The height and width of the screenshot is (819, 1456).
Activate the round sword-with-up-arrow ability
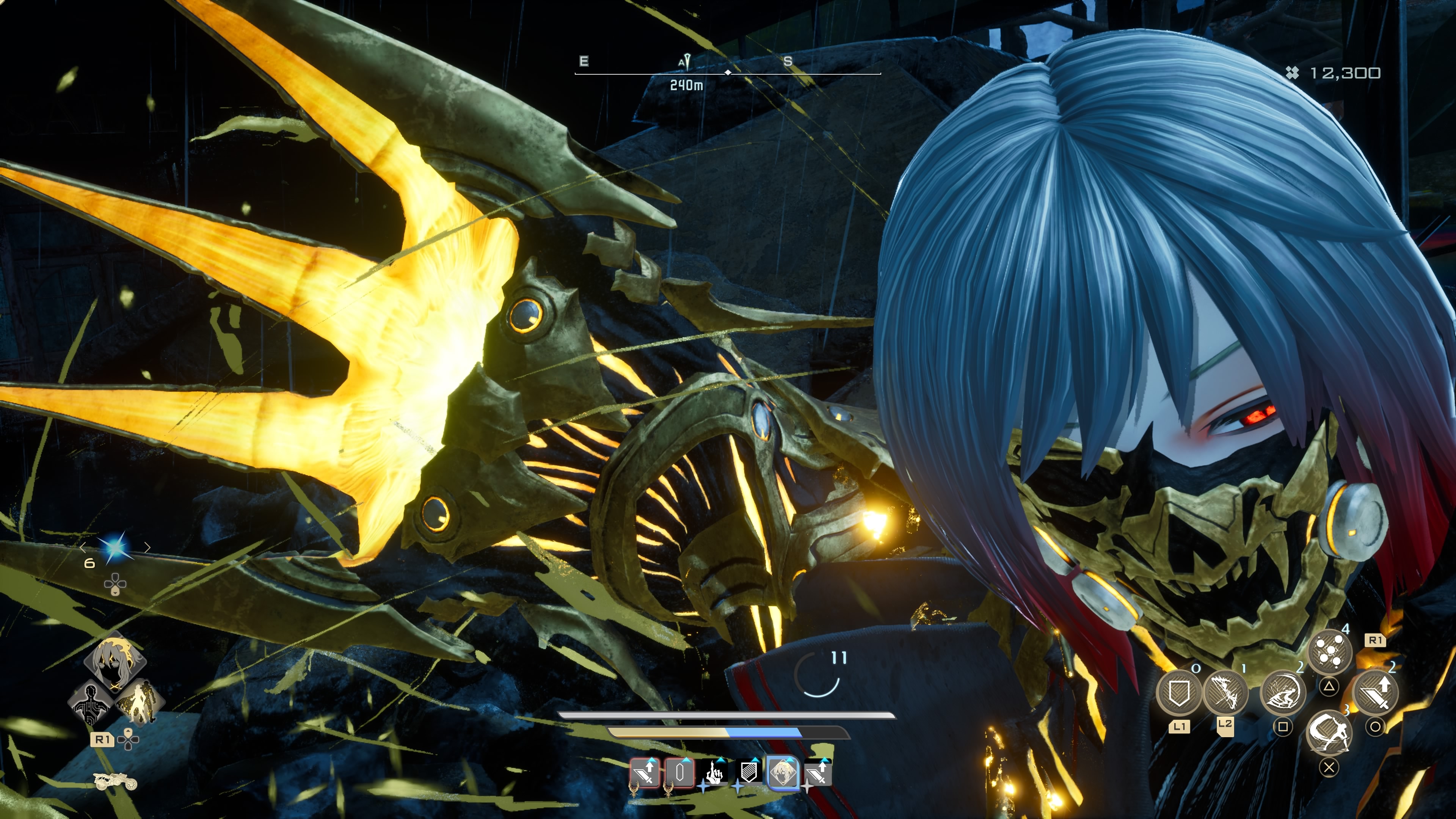(1375, 693)
